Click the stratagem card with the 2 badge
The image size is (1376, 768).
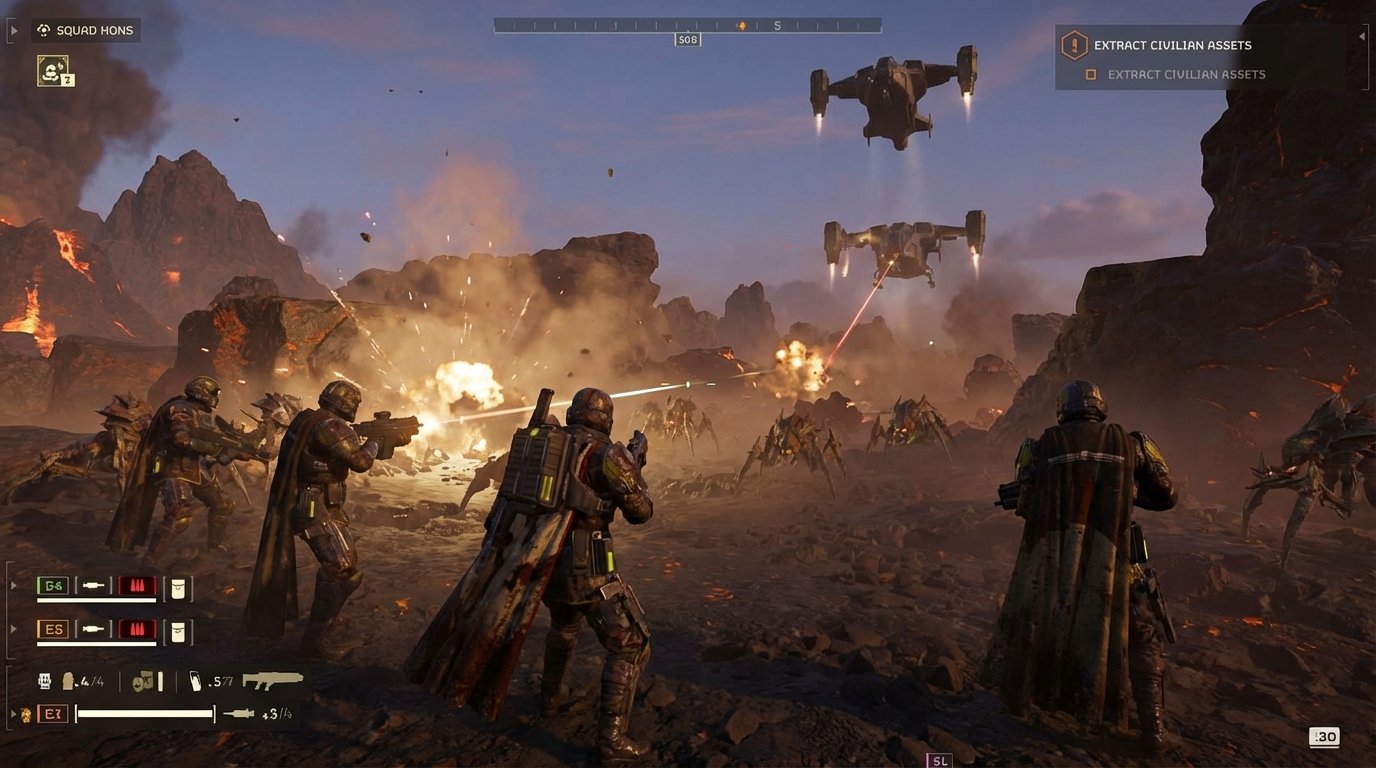coord(52,69)
